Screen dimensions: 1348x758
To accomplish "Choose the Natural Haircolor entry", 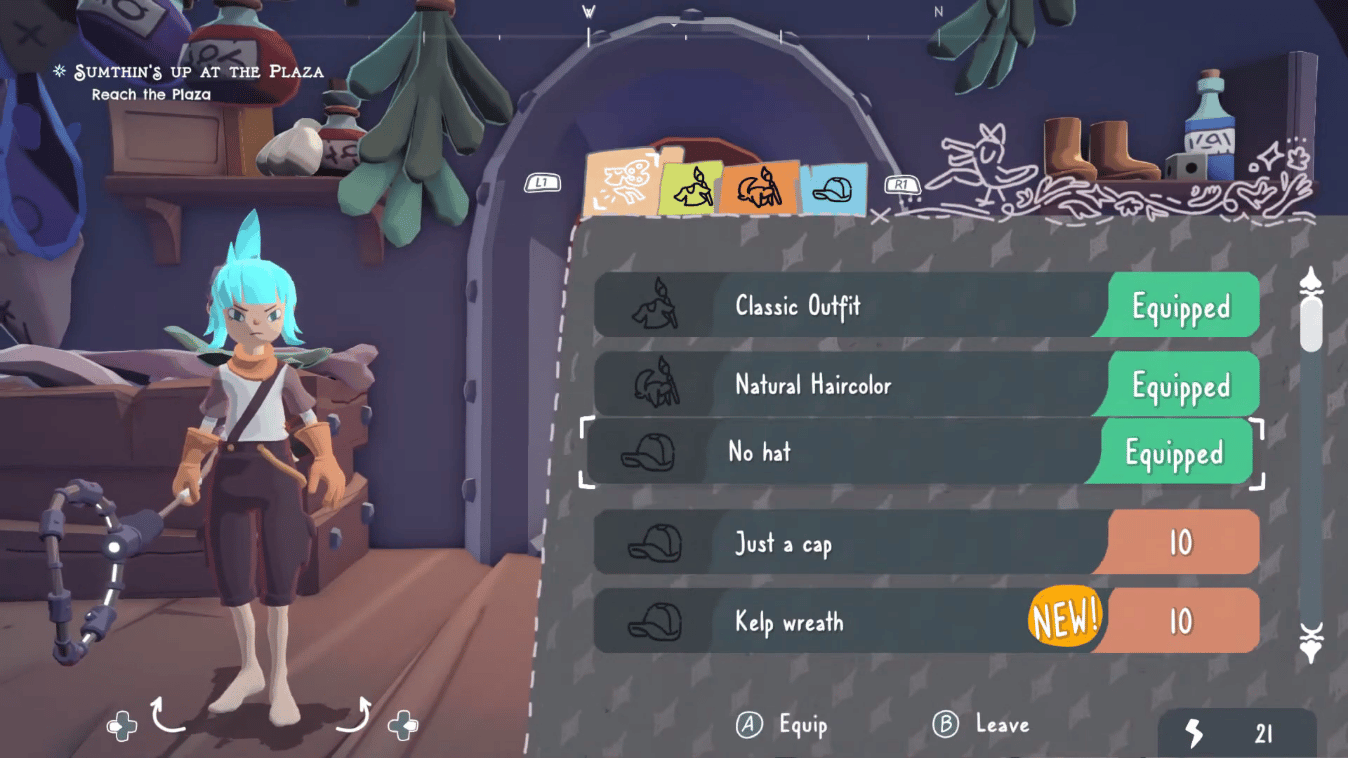I will (850, 384).
